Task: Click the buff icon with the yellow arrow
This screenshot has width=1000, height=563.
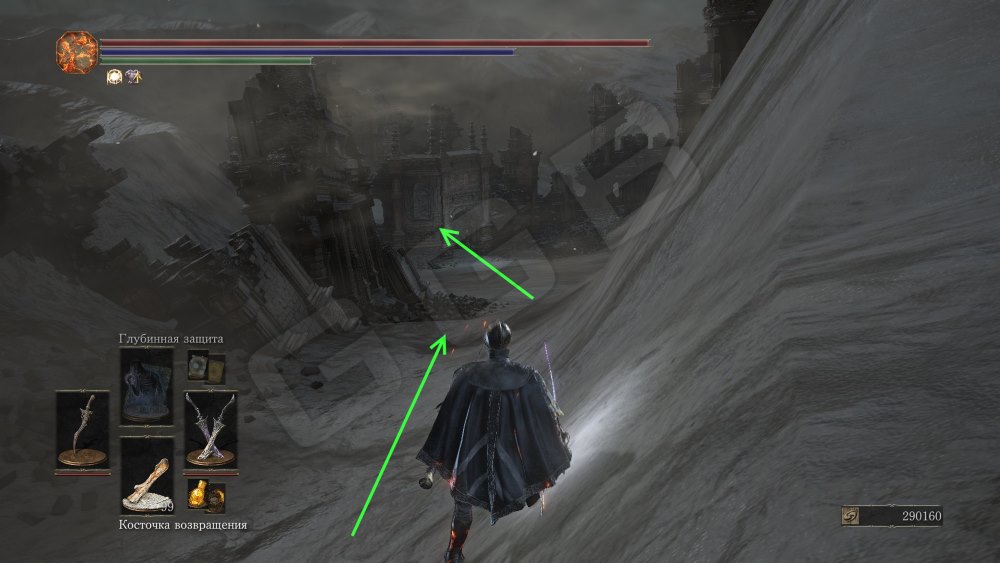Action: pos(132,76)
